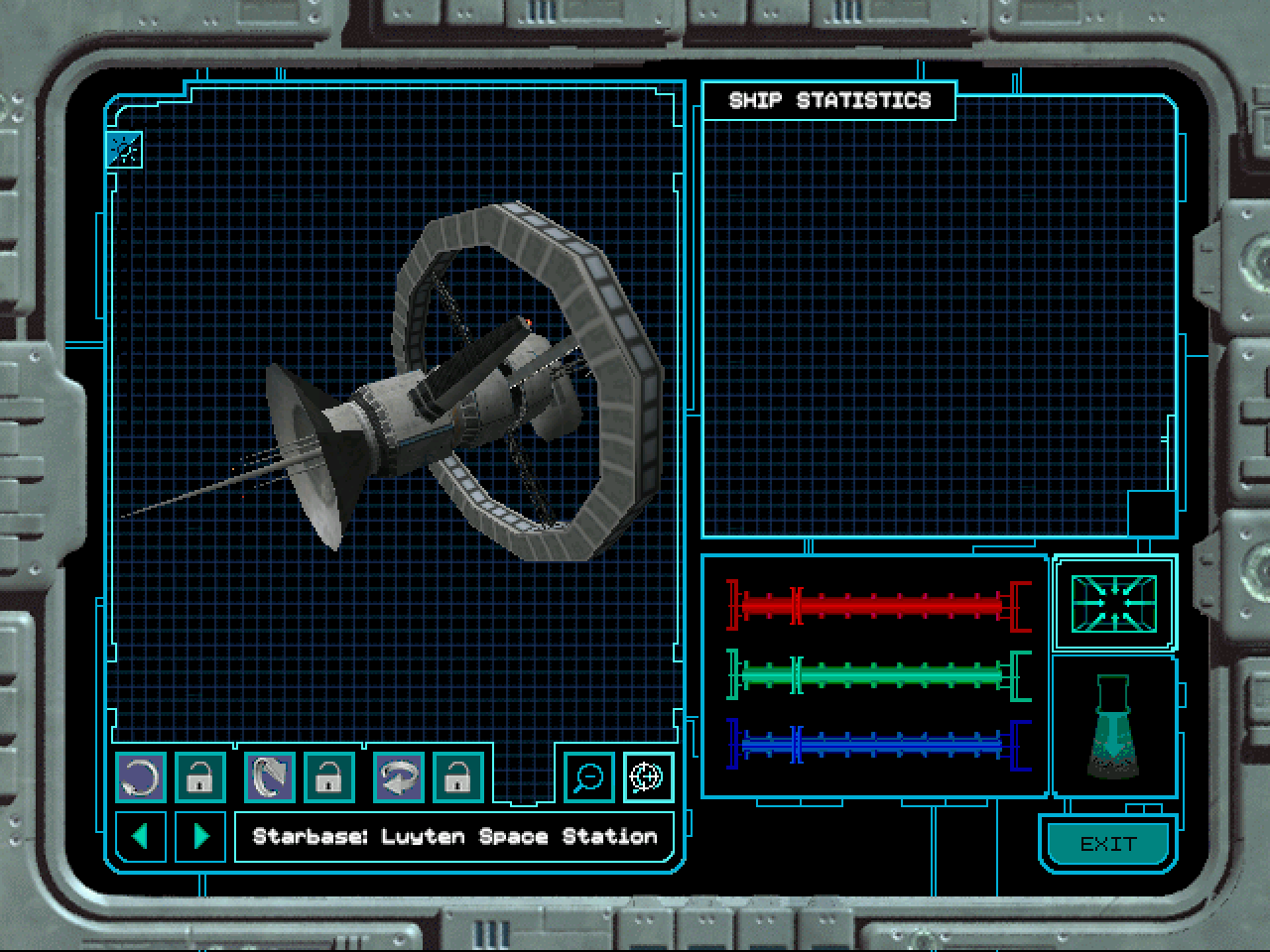Show the next ship with right arrow
Viewport: 1270px width, 952px height.
[200, 836]
